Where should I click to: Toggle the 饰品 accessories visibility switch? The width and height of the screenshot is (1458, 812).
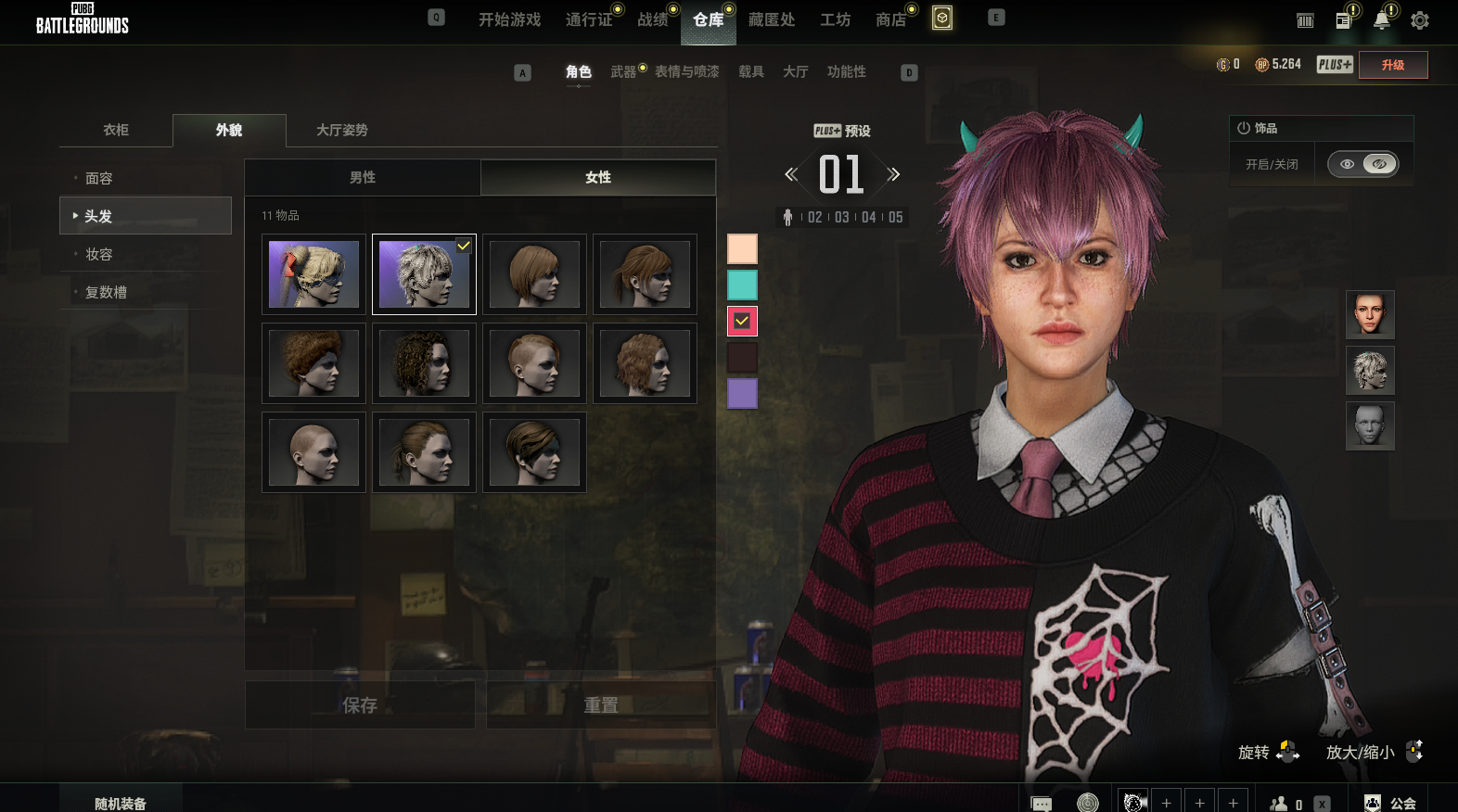pyautogui.click(x=1362, y=164)
